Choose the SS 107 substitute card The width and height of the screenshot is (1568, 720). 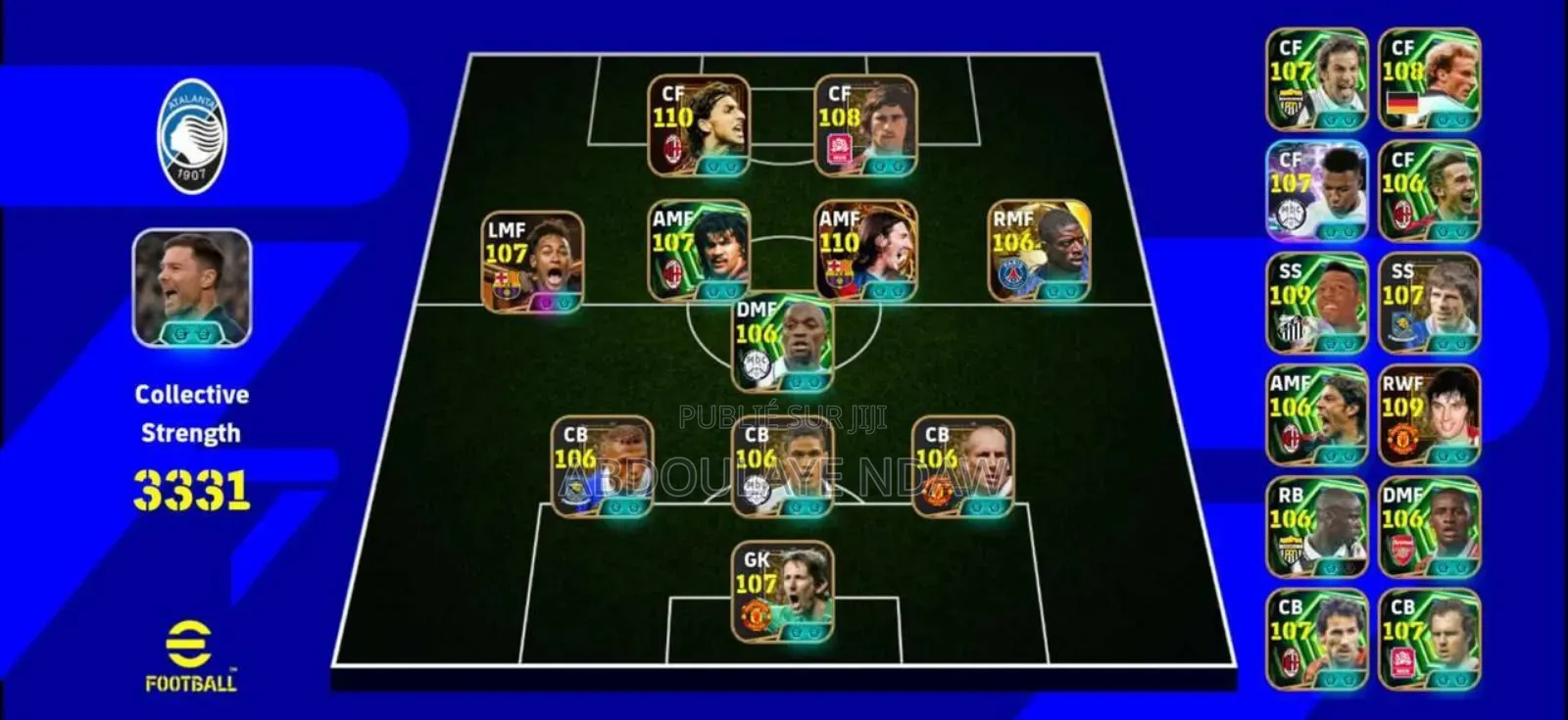click(x=1429, y=303)
